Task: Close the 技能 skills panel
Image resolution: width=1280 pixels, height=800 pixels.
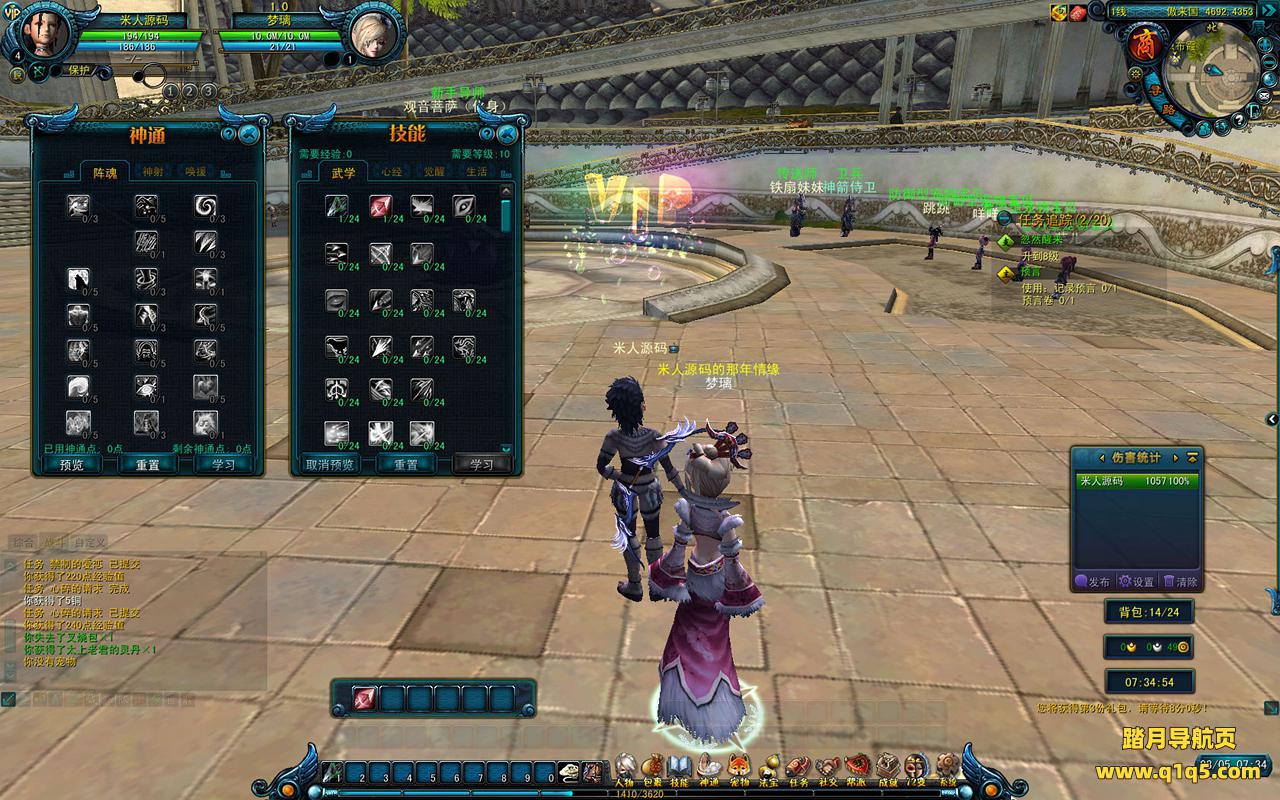Action: pyautogui.click(x=507, y=133)
